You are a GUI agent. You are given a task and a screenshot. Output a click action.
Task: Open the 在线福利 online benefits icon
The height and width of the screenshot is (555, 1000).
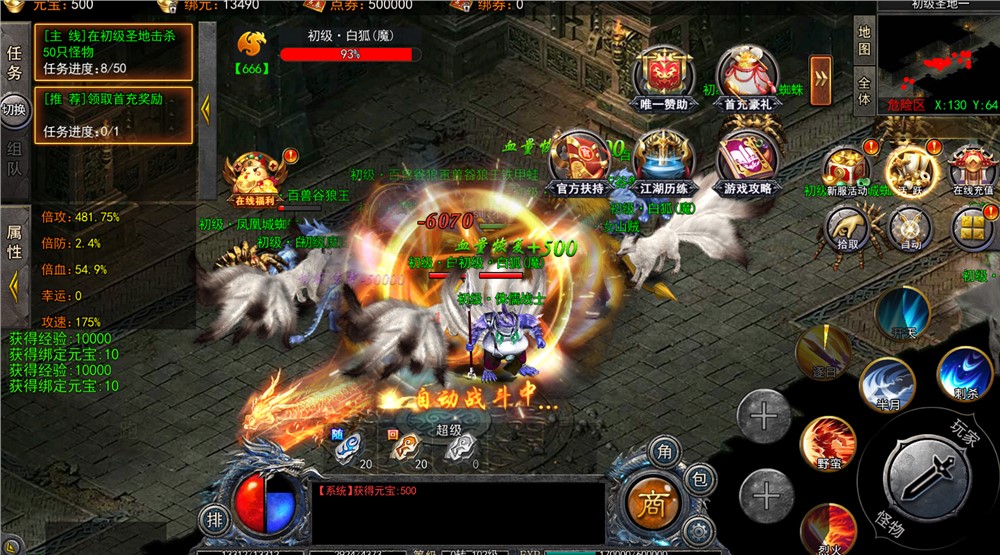coord(254,178)
